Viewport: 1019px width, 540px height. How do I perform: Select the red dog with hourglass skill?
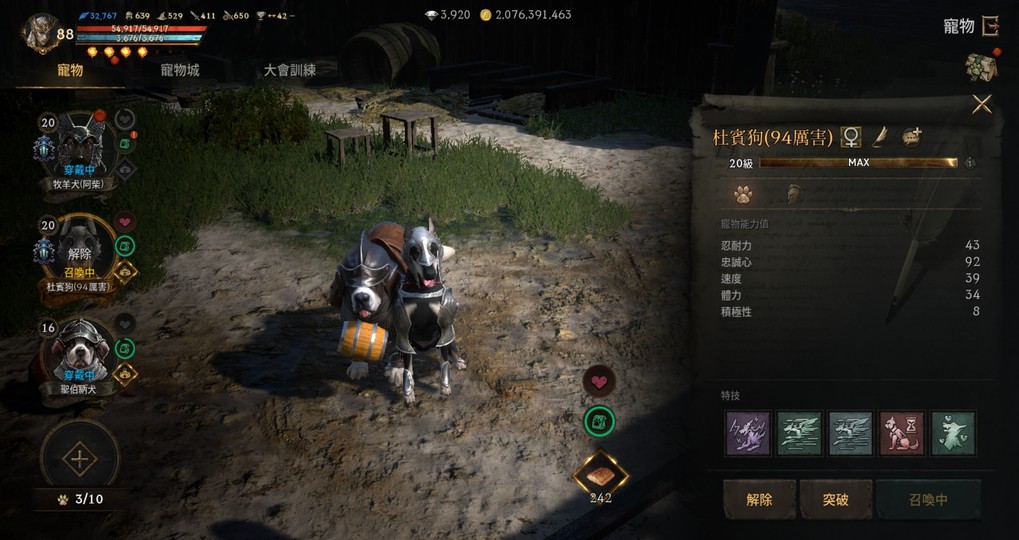[901, 433]
